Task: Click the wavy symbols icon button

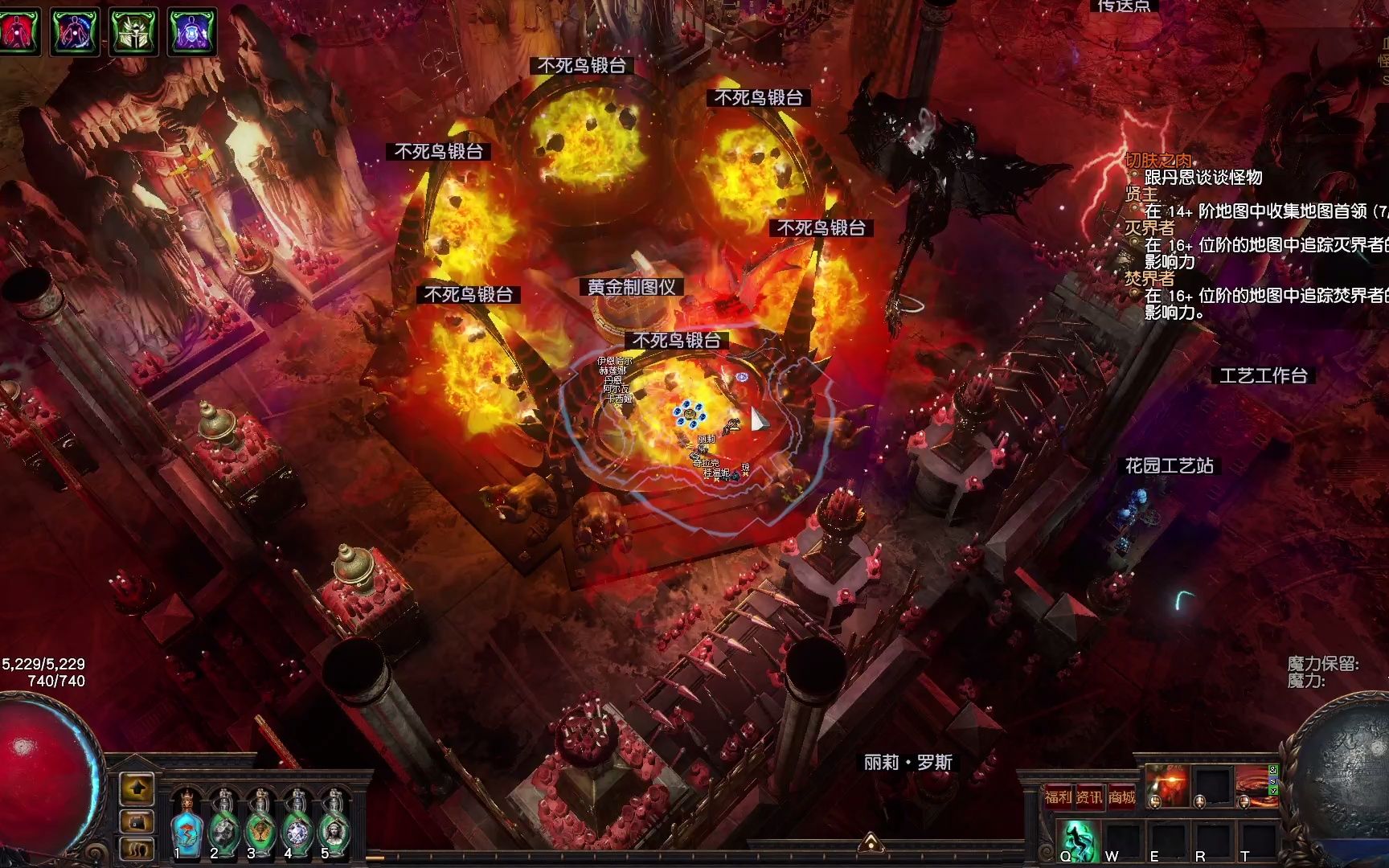Action: click(137, 849)
